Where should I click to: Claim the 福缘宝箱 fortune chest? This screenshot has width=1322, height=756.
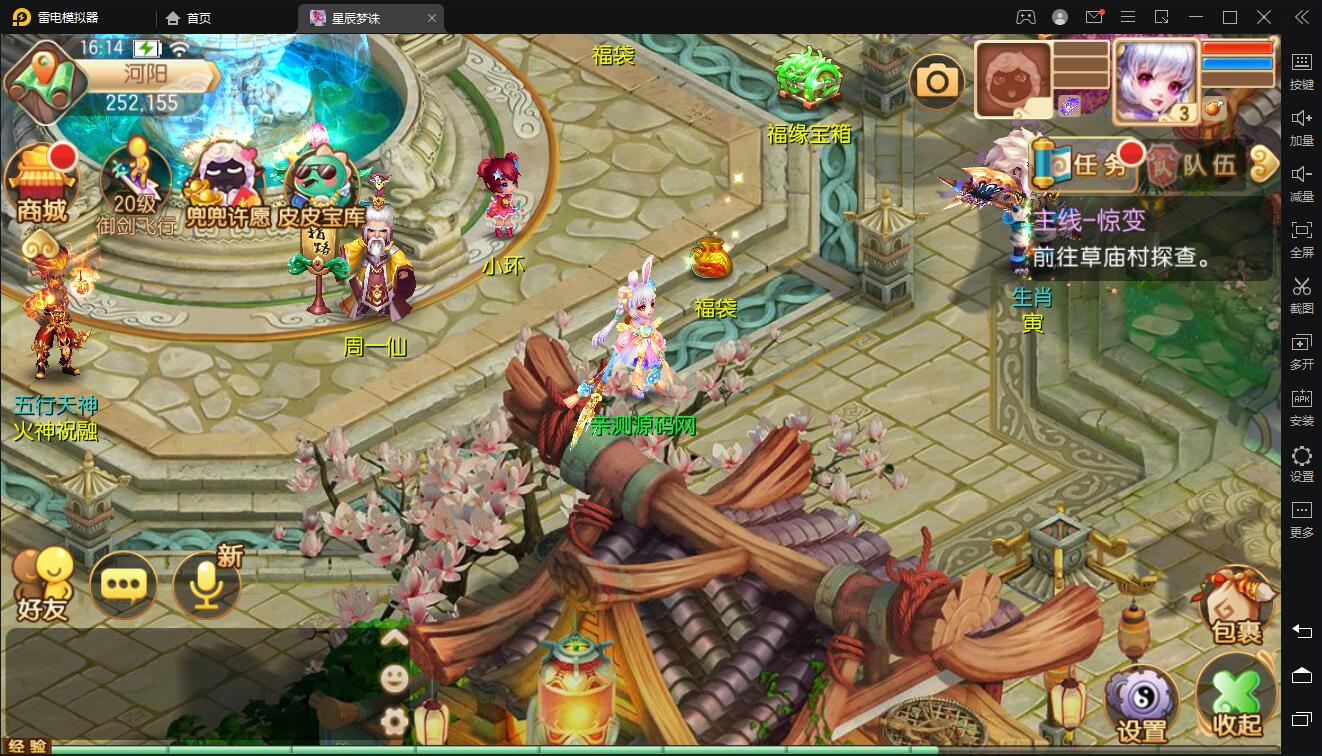[810, 77]
